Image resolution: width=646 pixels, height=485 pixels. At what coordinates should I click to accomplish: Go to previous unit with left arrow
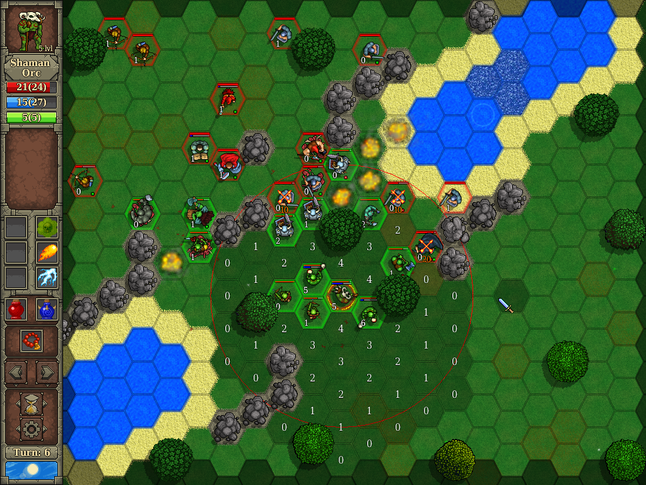pyautogui.click(x=17, y=372)
